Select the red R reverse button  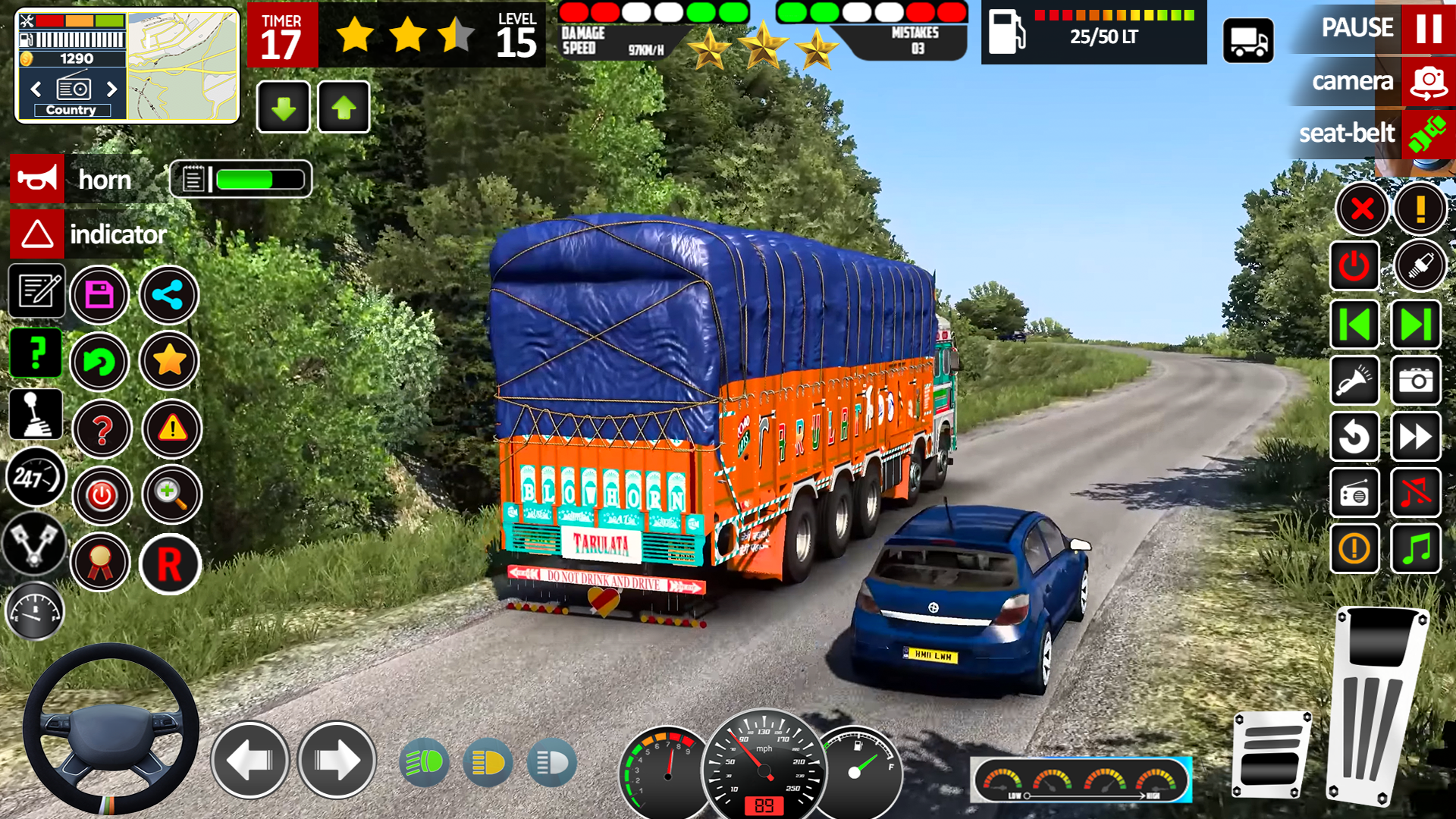click(x=170, y=564)
